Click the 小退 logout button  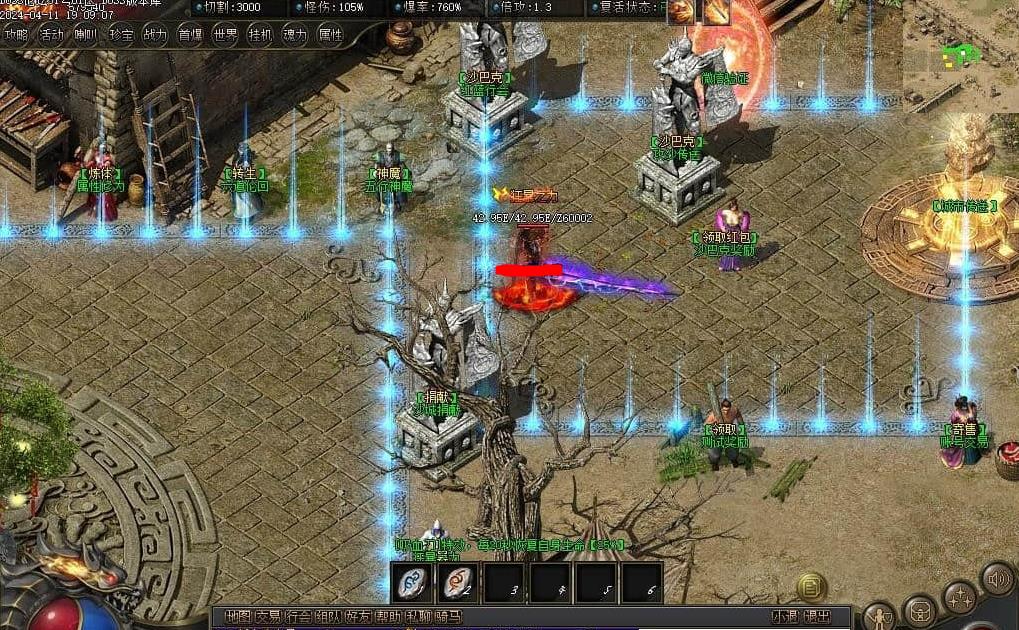[785, 617]
